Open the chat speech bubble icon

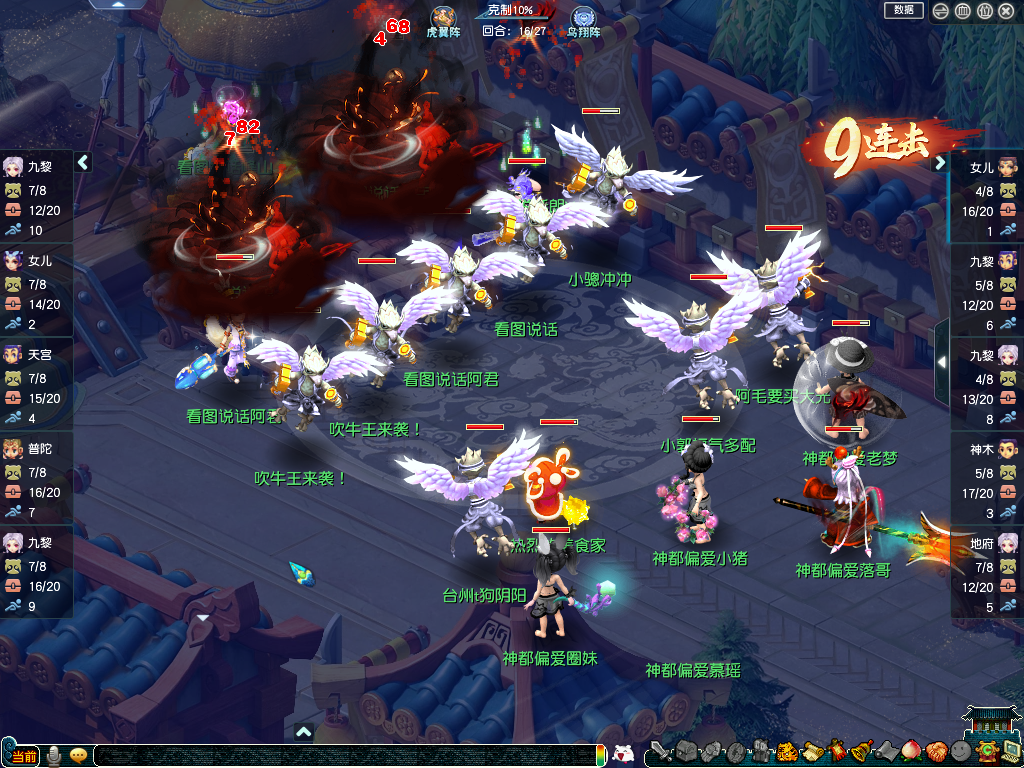point(78,755)
